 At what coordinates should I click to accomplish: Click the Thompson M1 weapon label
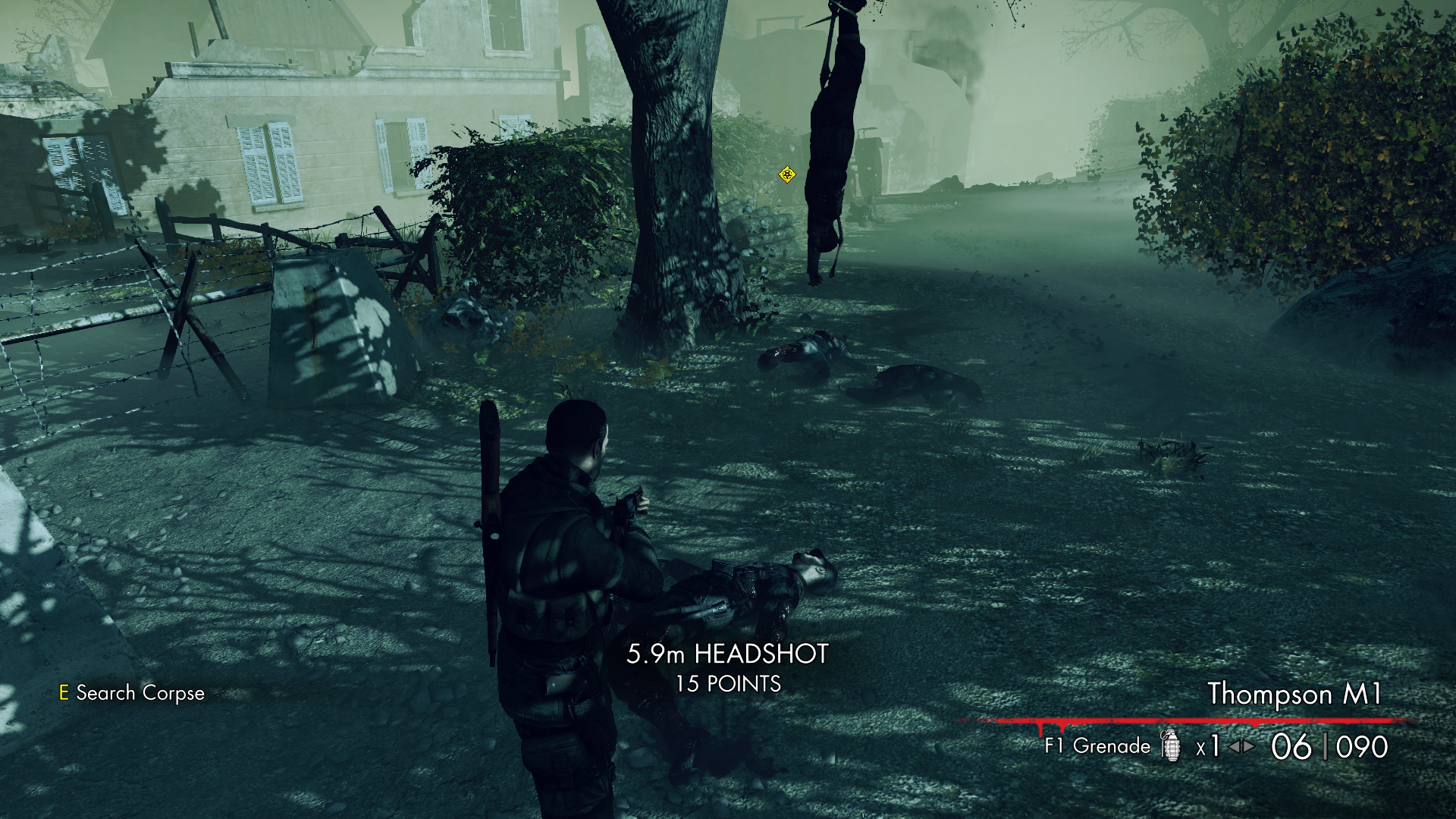(x=1294, y=694)
